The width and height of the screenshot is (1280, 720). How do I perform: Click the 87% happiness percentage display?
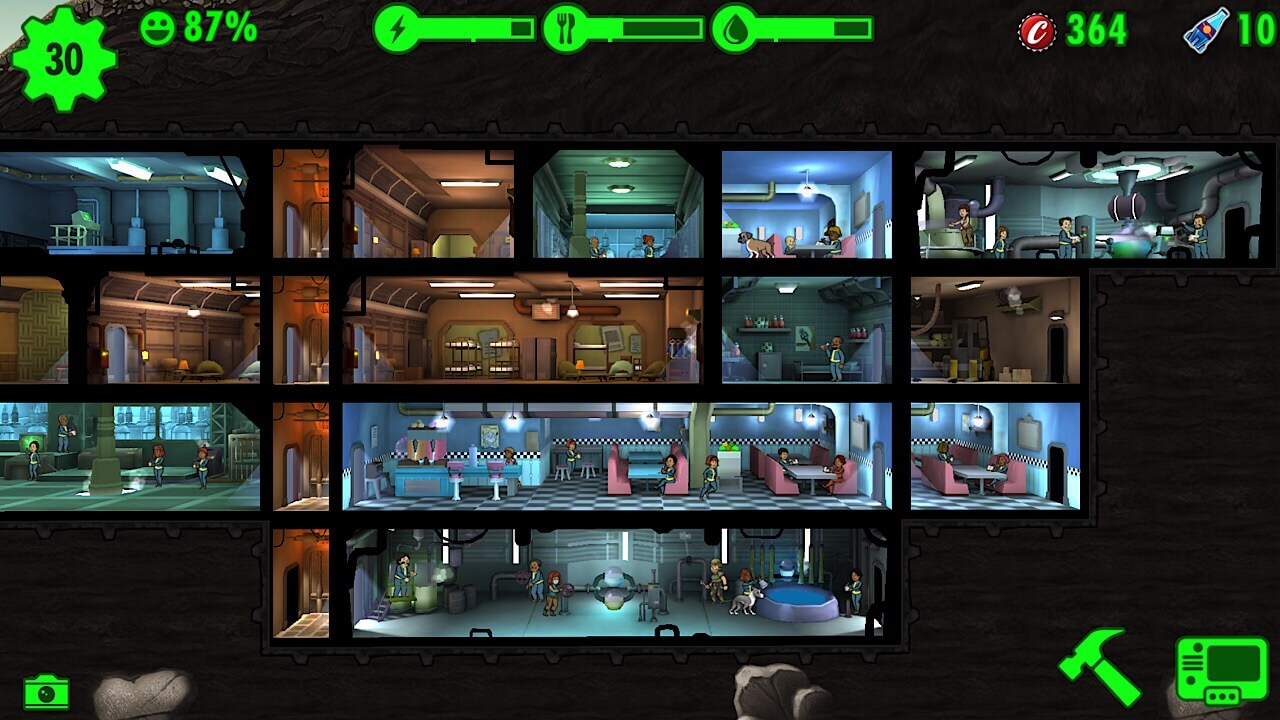(x=215, y=27)
